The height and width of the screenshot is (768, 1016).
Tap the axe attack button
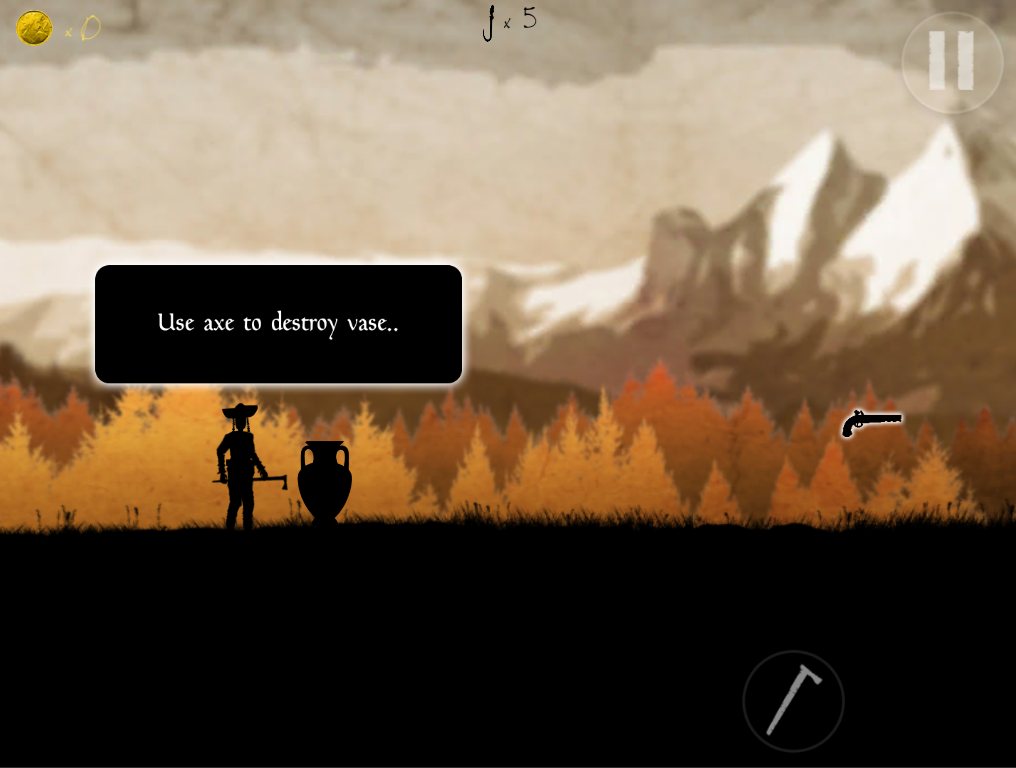tap(793, 701)
